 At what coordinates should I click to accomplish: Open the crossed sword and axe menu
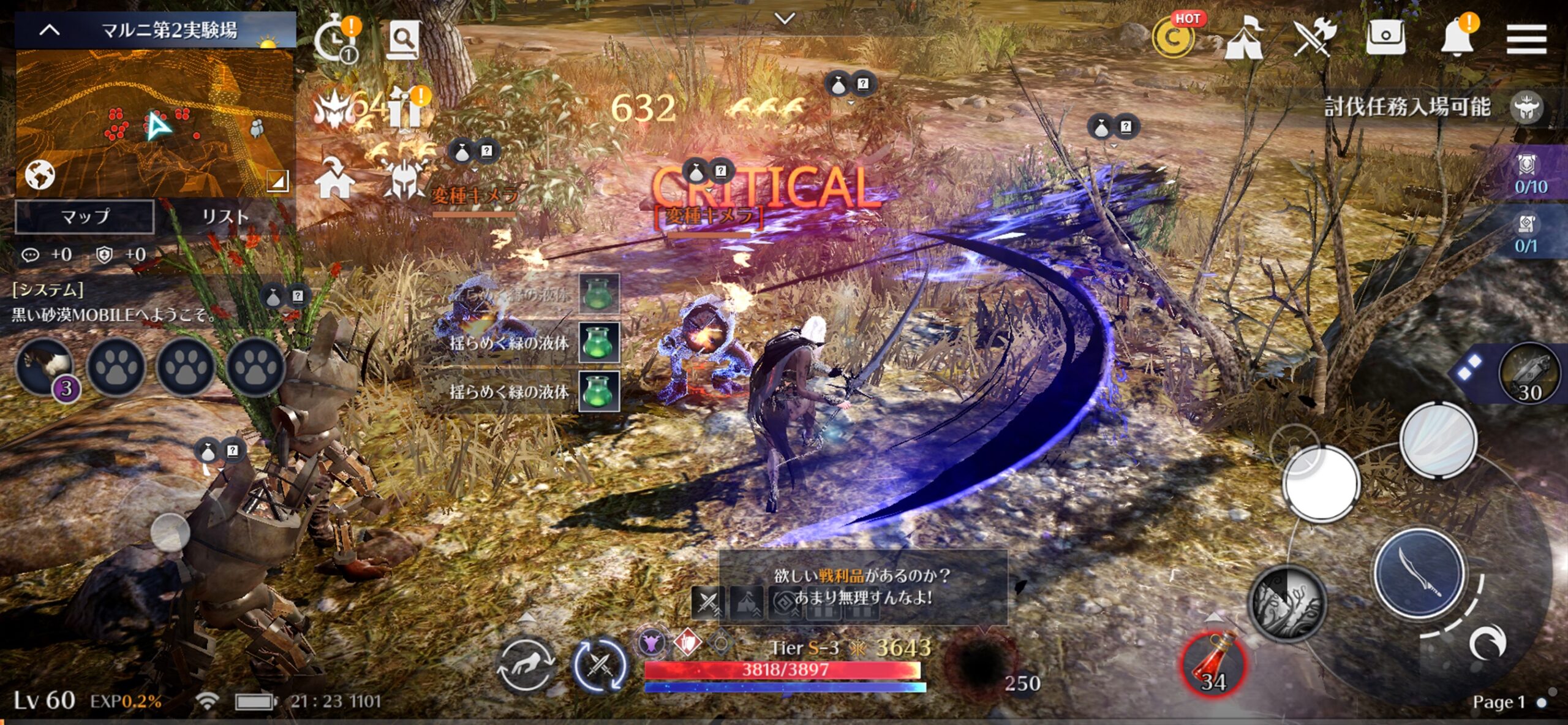pyautogui.click(x=1314, y=38)
